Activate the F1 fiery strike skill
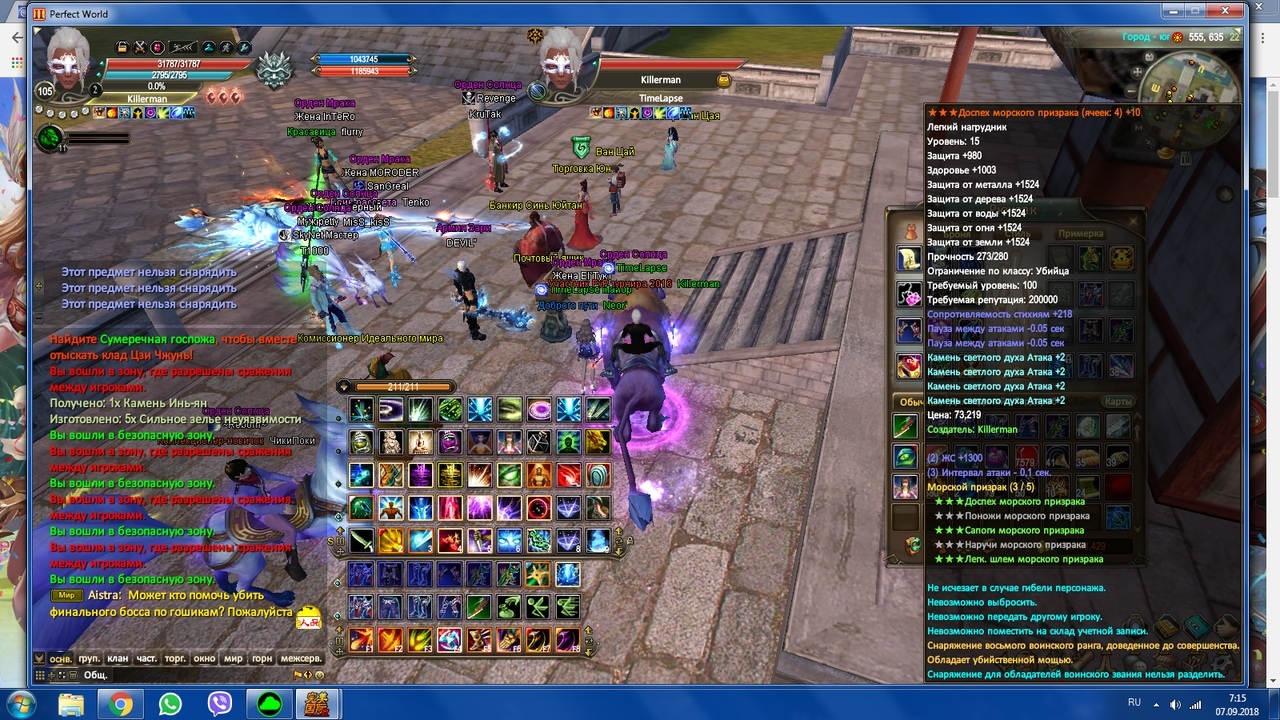Screen dimensions: 1280x720 pos(361,639)
